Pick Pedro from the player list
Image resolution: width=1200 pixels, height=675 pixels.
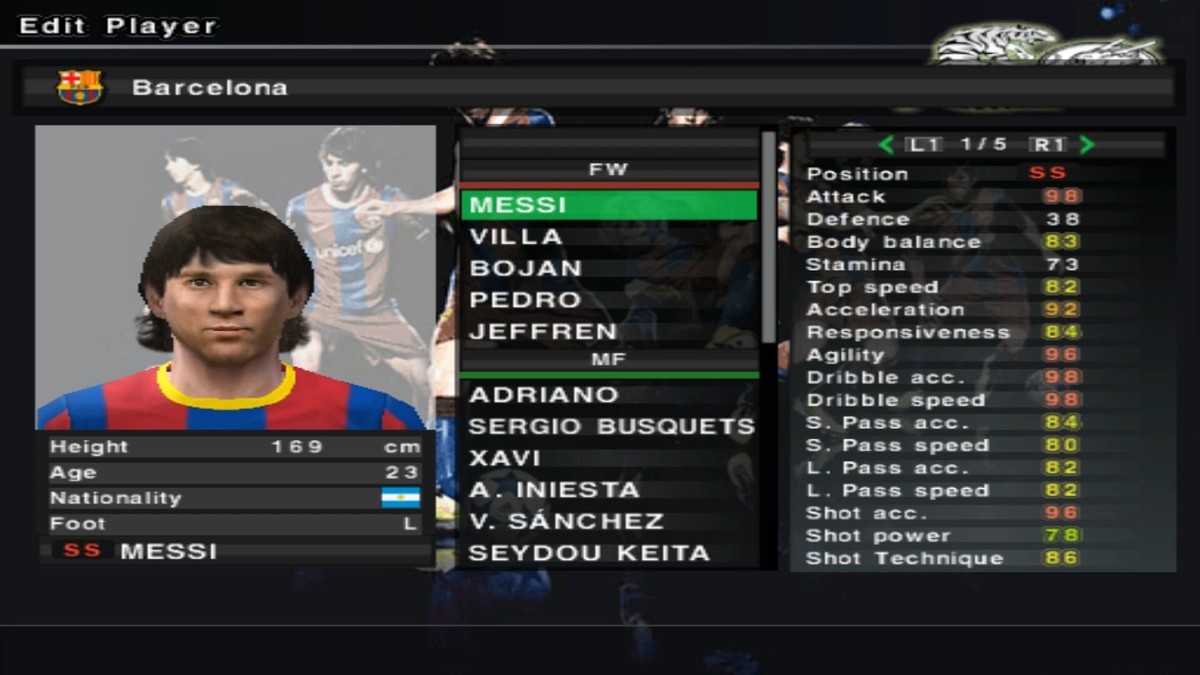pyautogui.click(x=608, y=300)
